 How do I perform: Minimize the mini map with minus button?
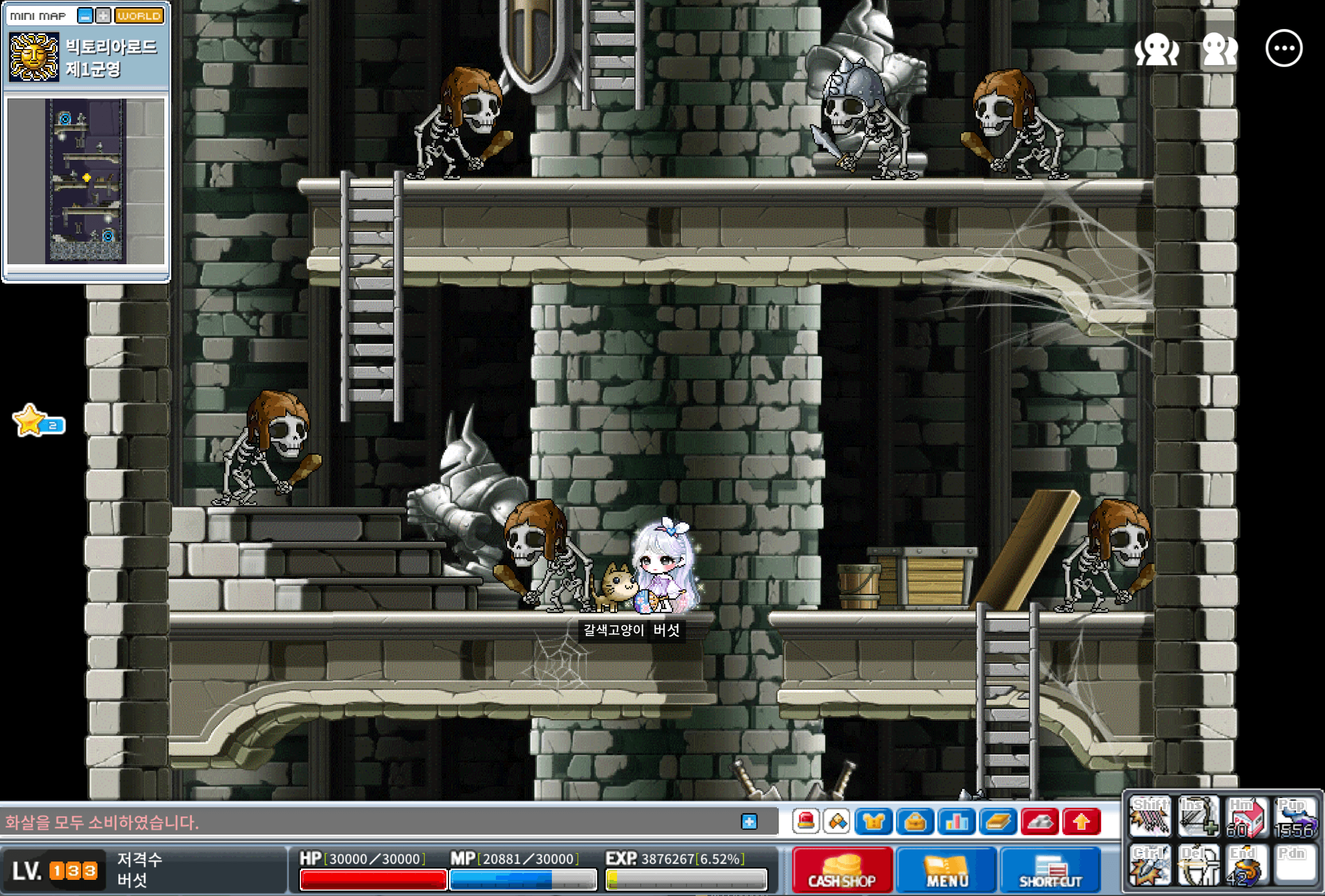(85, 16)
